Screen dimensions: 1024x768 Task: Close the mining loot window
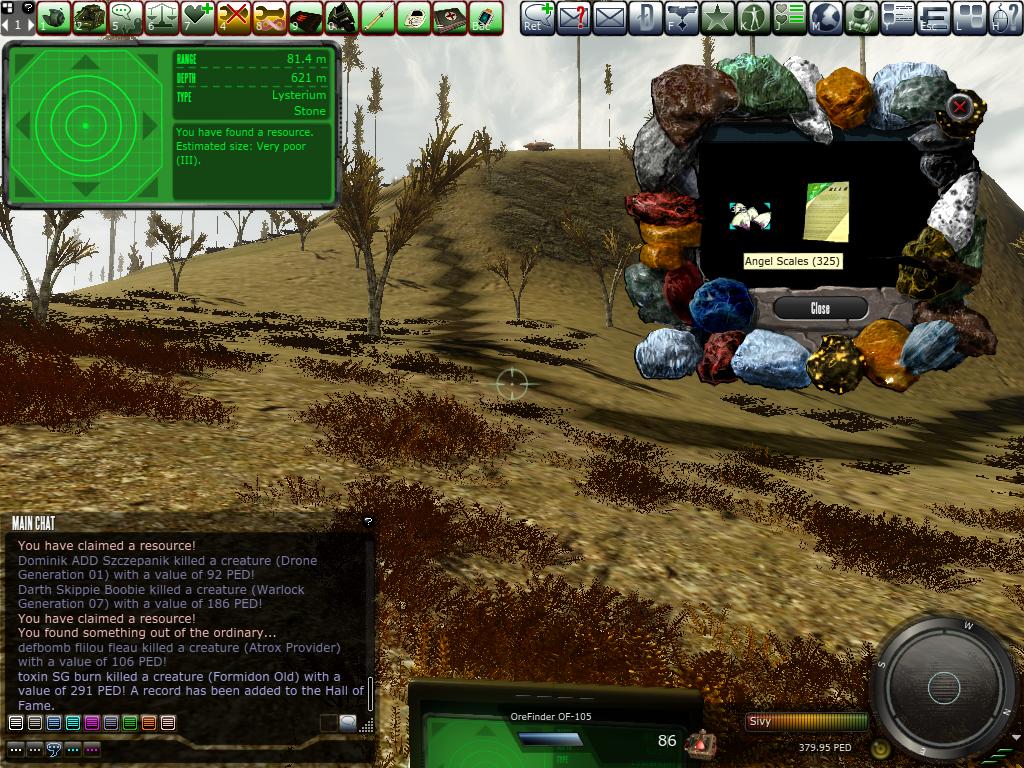coord(820,308)
